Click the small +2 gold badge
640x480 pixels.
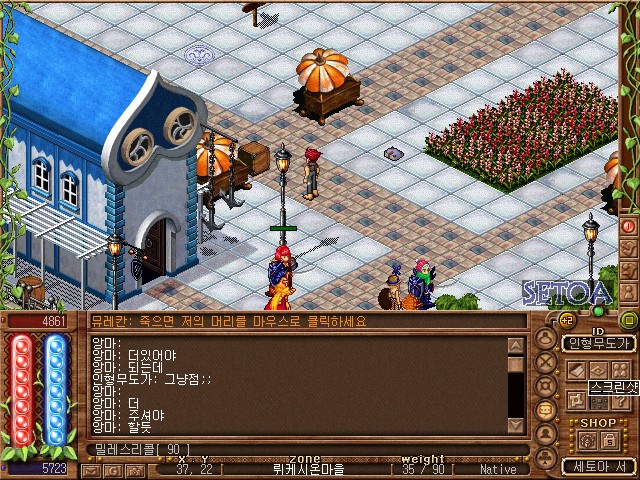click(x=567, y=320)
